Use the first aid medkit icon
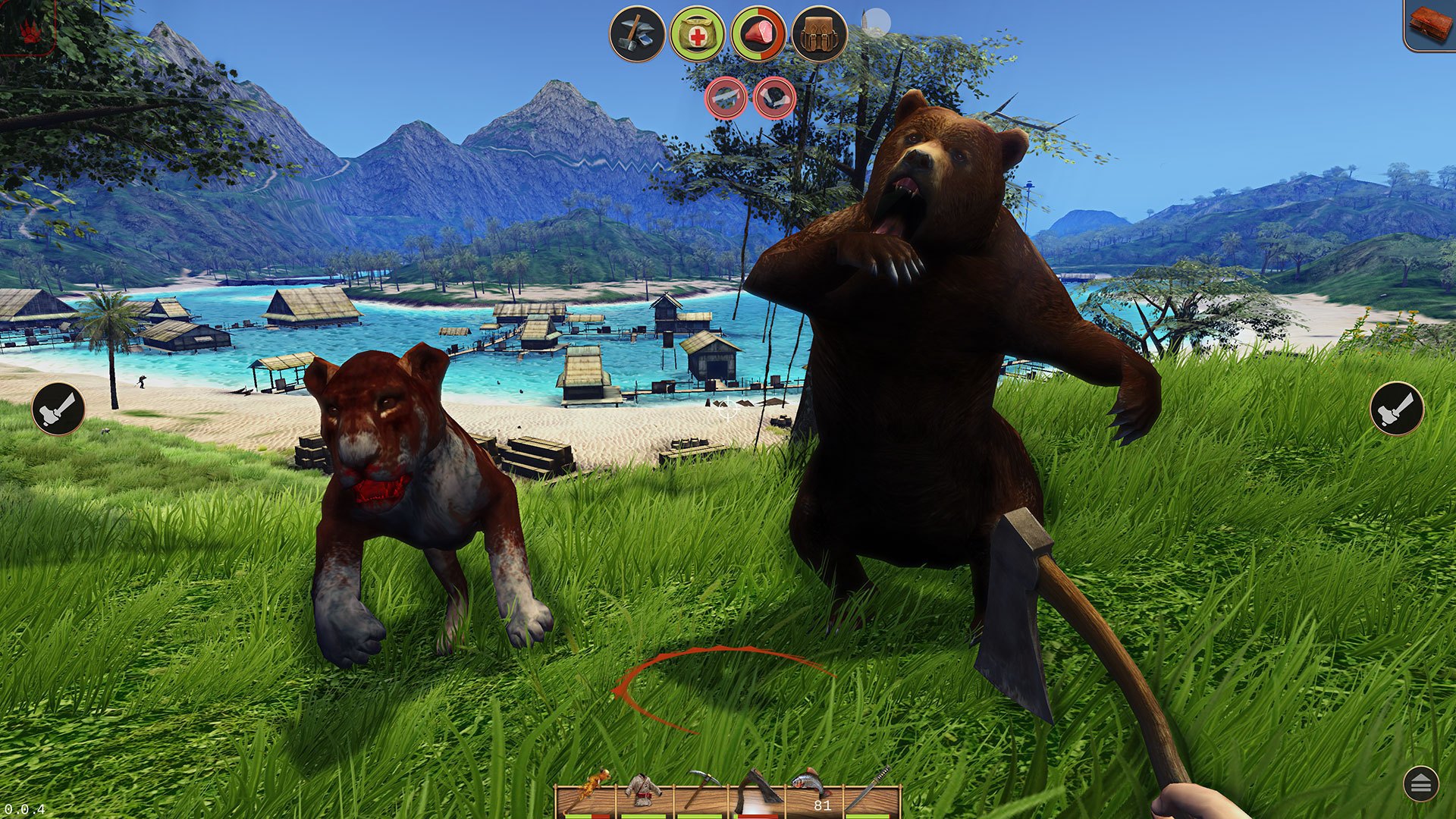Viewport: 1456px width, 819px height. pos(695,34)
